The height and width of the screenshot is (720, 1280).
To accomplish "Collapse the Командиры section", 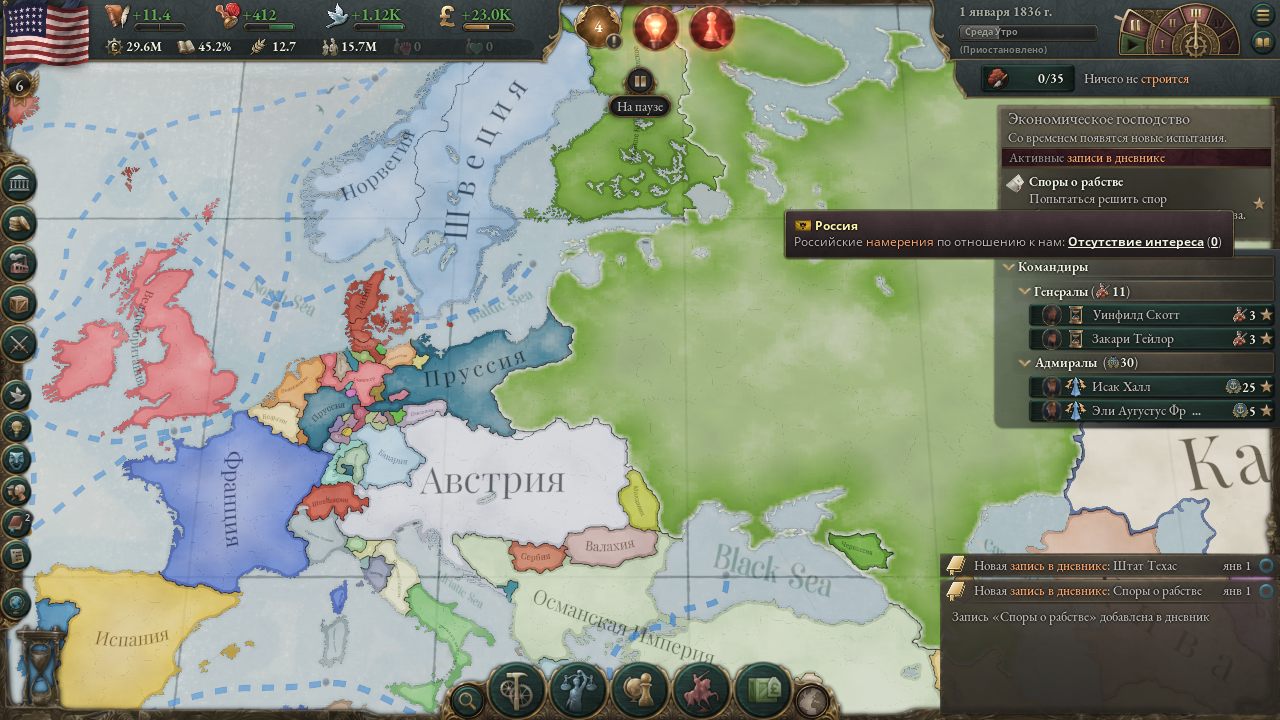I will (x=1007, y=266).
